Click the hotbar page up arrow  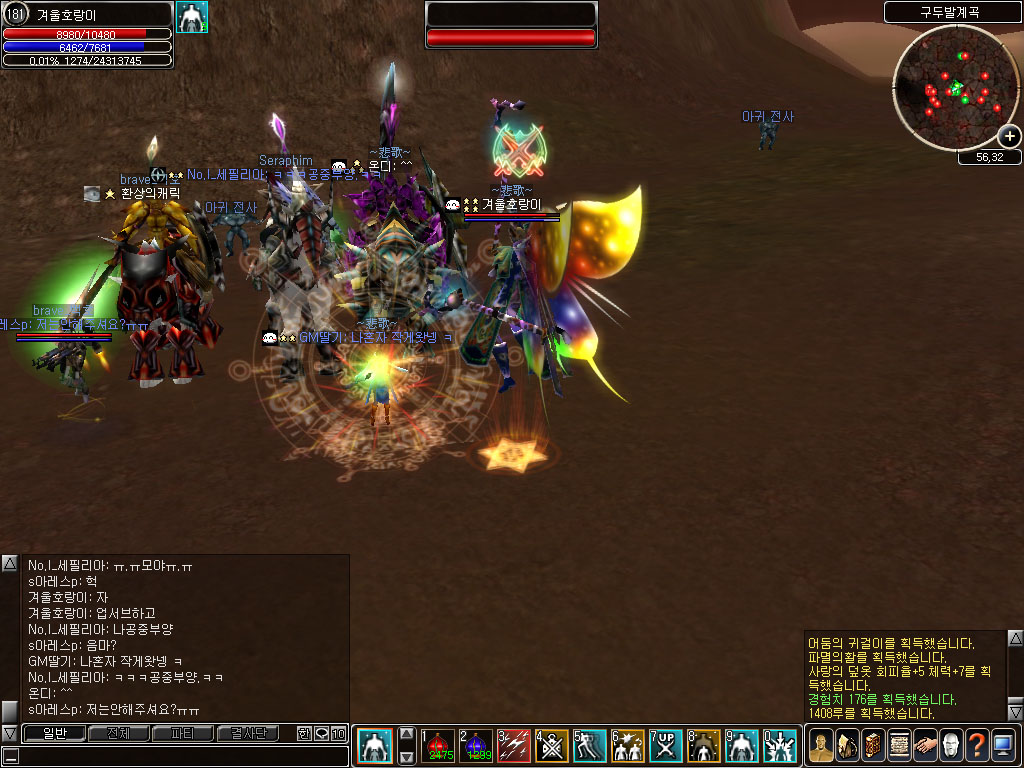coord(407,733)
